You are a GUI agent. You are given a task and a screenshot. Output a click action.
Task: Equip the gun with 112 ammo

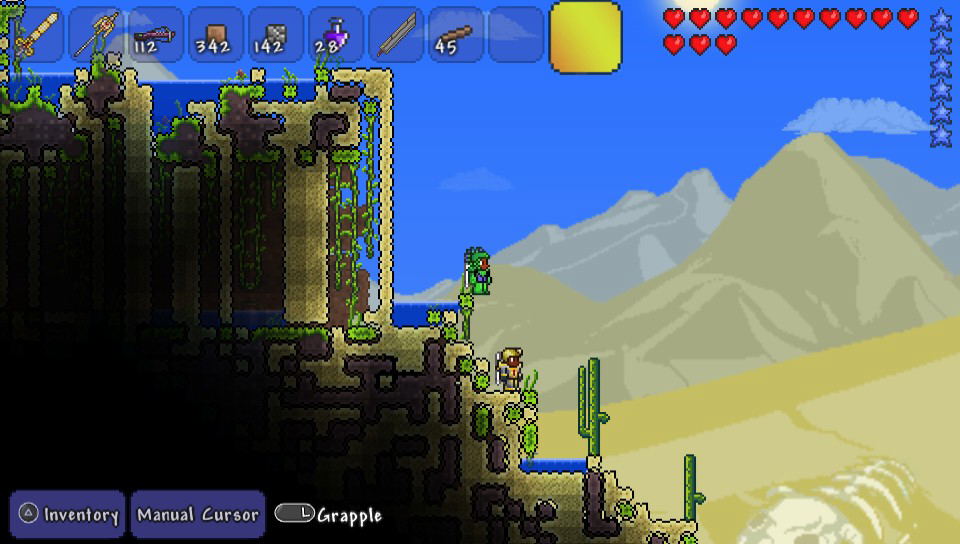(157, 35)
